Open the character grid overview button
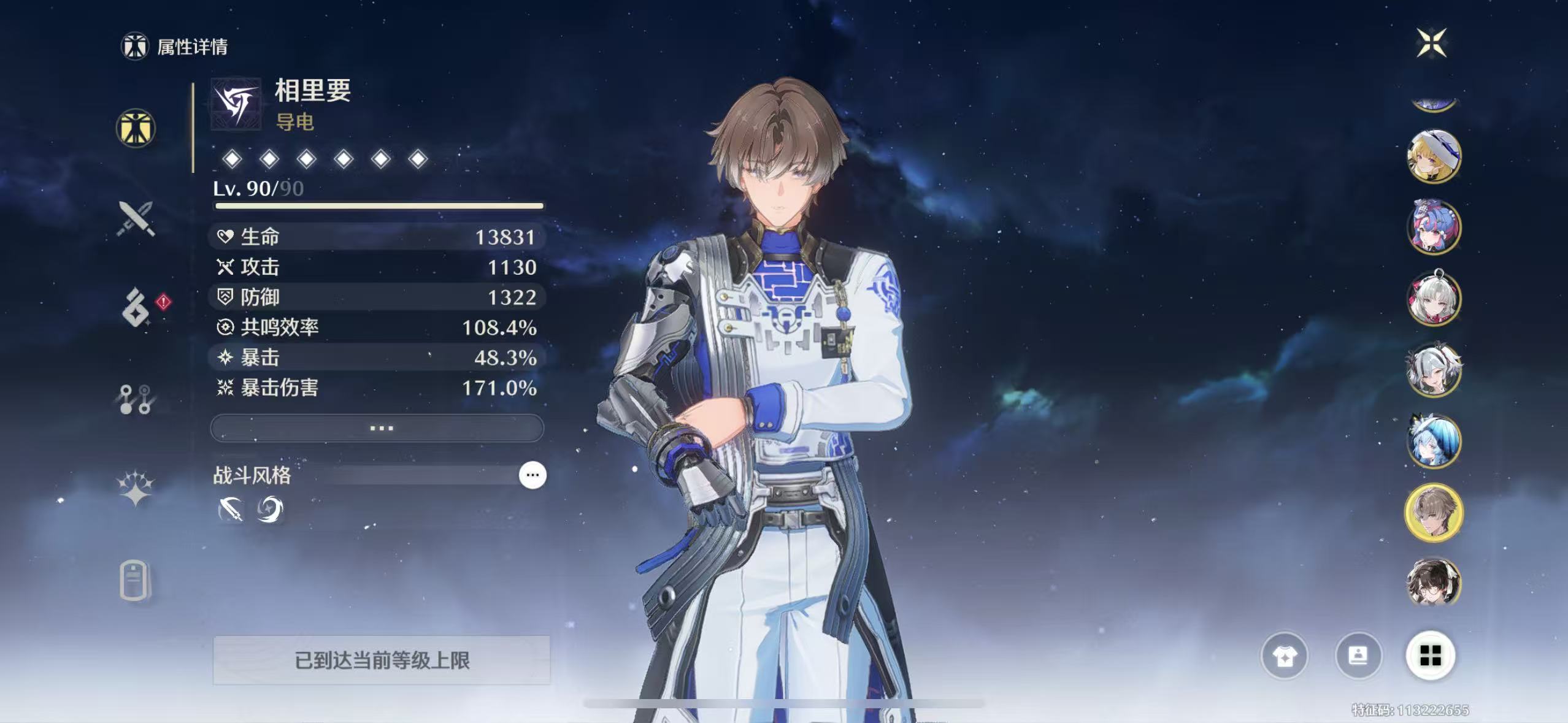The width and height of the screenshot is (1568, 723). point(1431,656)
